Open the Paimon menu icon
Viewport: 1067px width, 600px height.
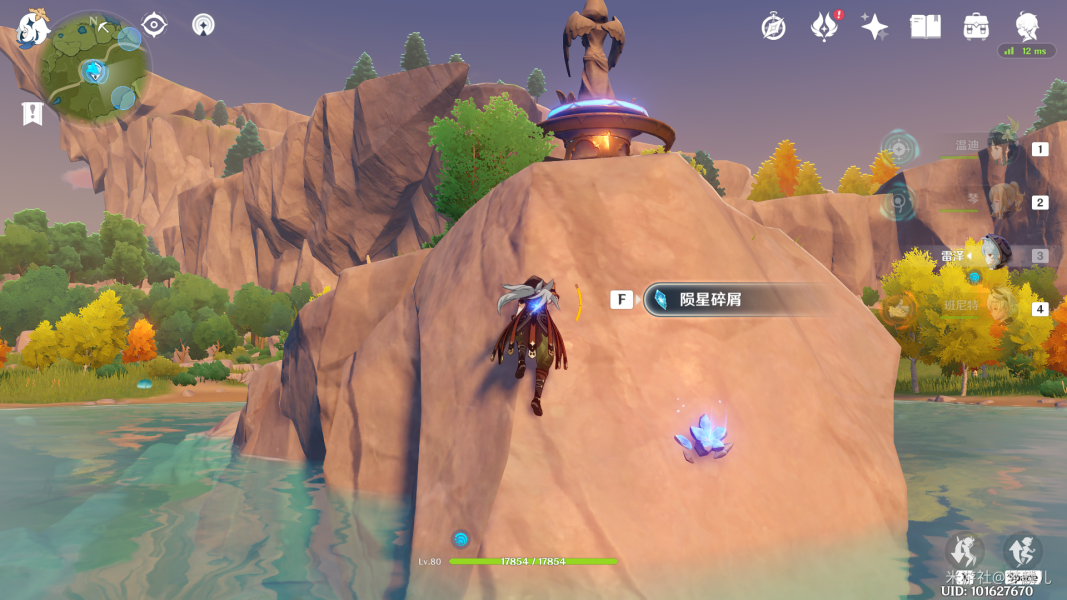33,28
